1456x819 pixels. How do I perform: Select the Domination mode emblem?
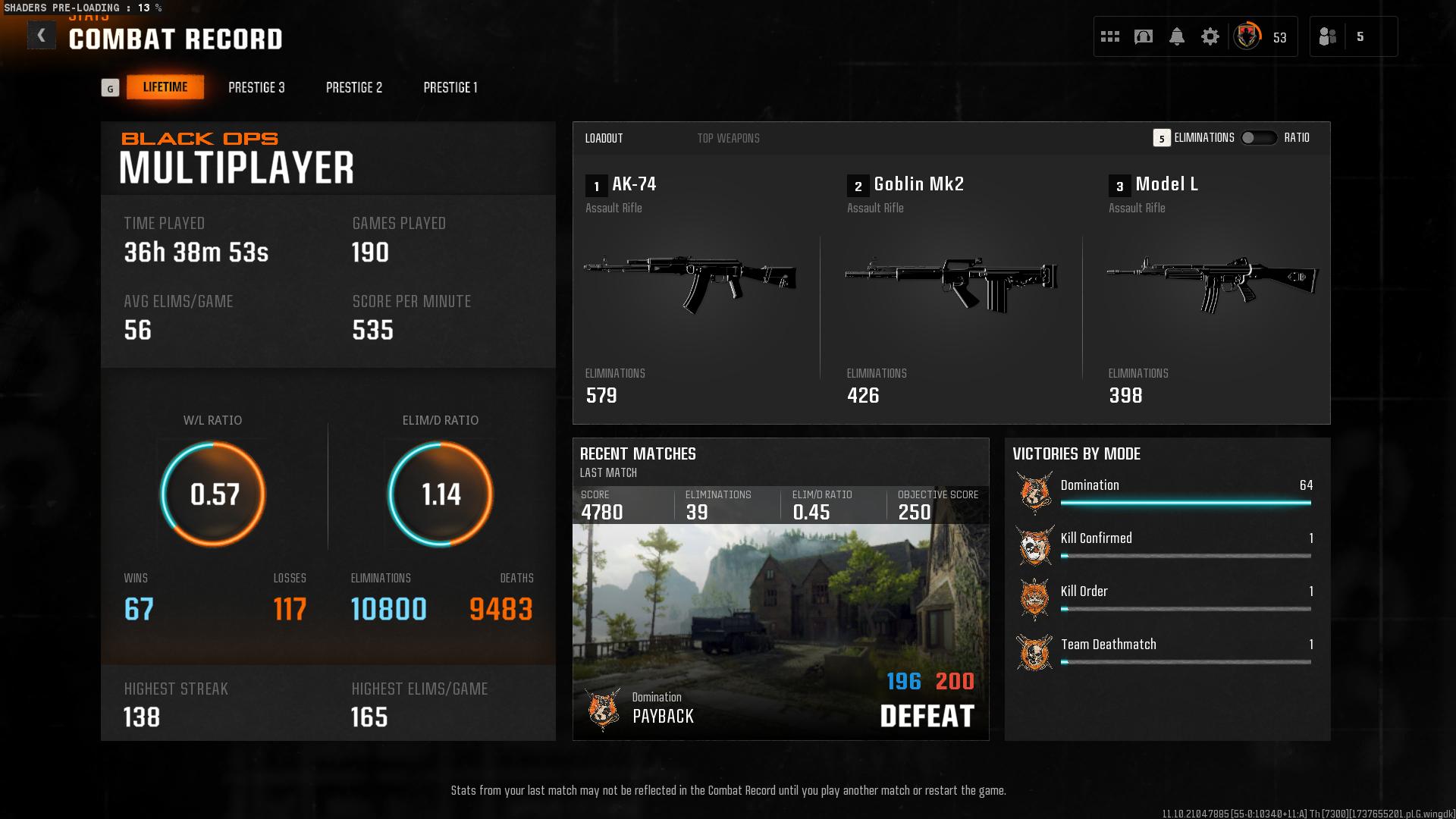click(1034, 490)
